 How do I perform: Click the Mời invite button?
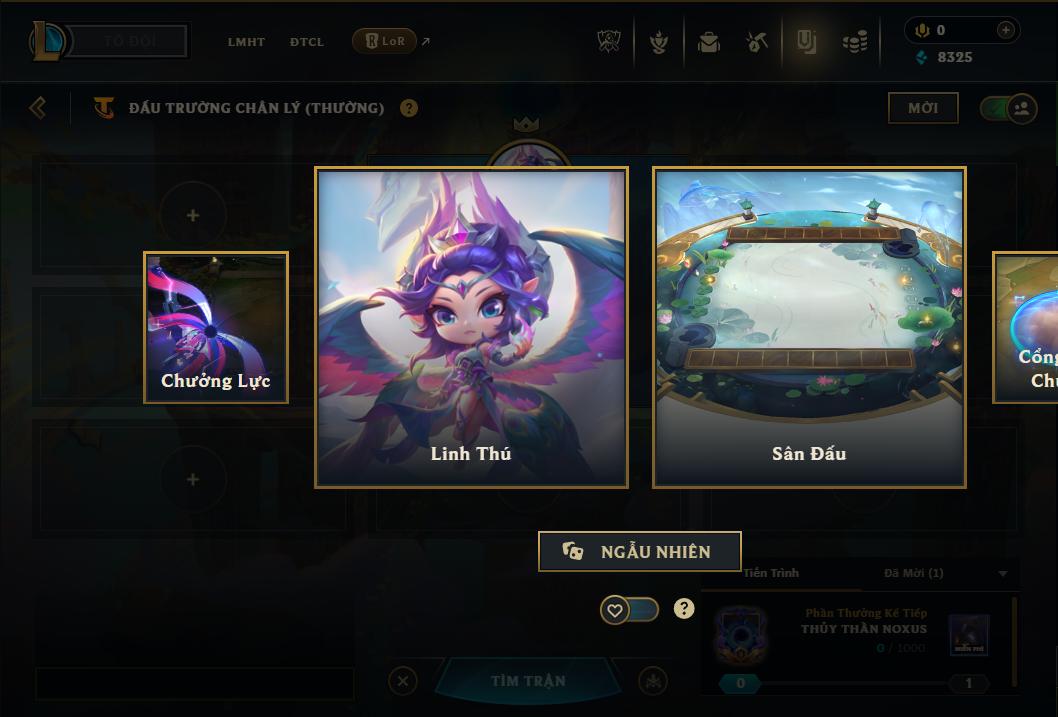(x=923, y=108)
